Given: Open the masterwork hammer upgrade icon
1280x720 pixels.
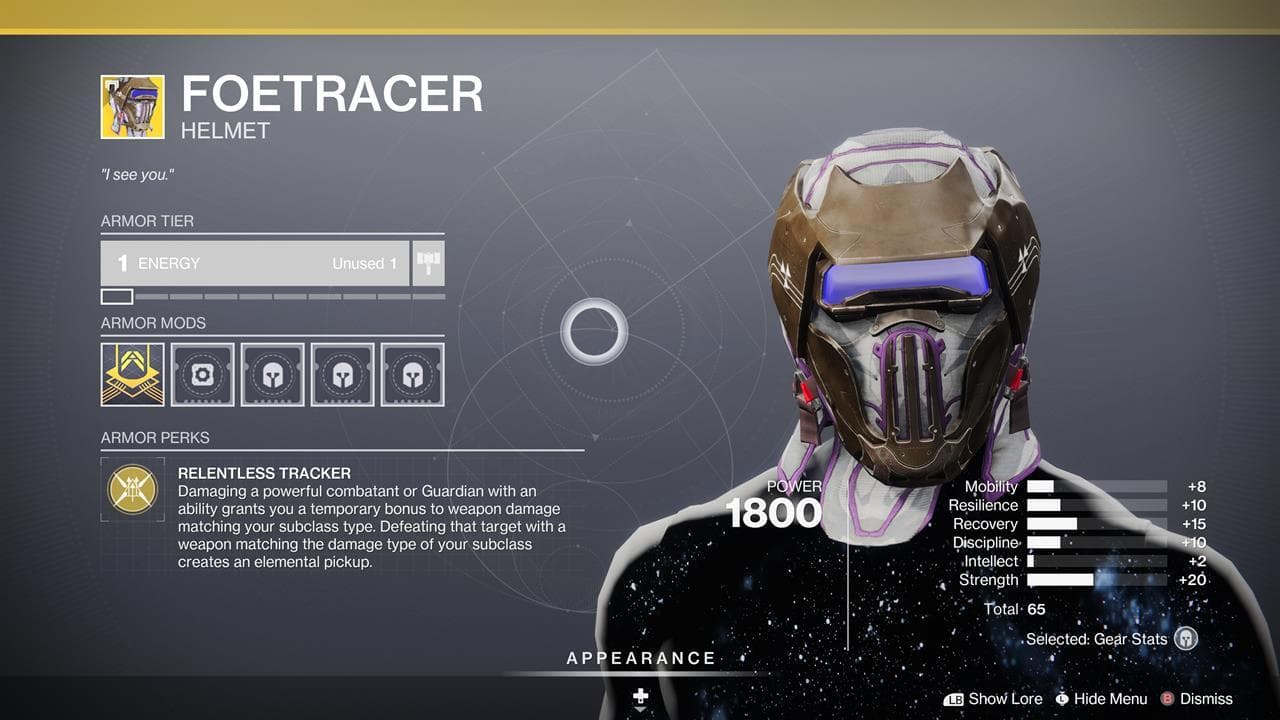Looking at the screenshot, I should pos(428,262).
